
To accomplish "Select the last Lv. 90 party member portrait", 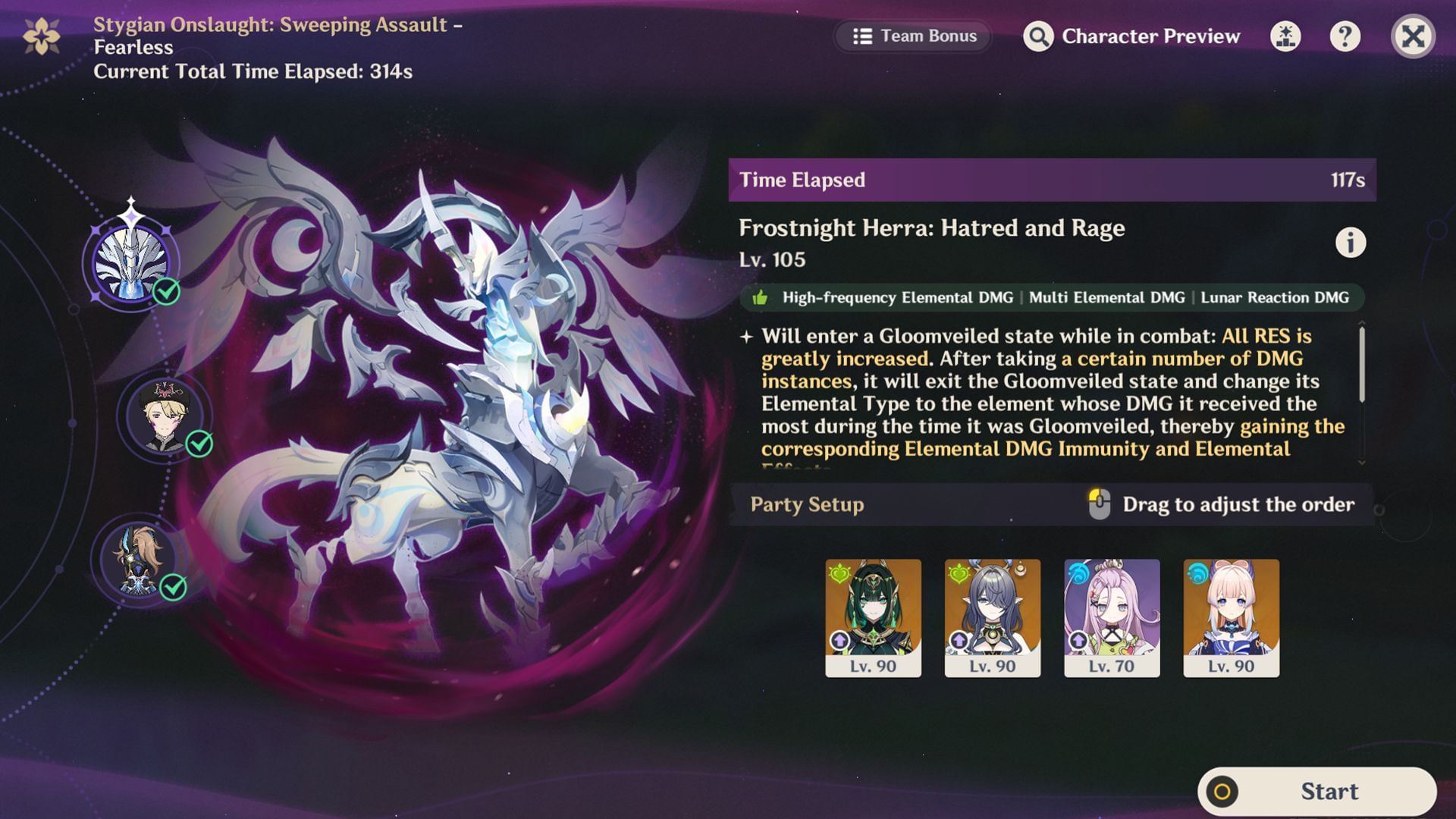I will (x=1232, y=614).
